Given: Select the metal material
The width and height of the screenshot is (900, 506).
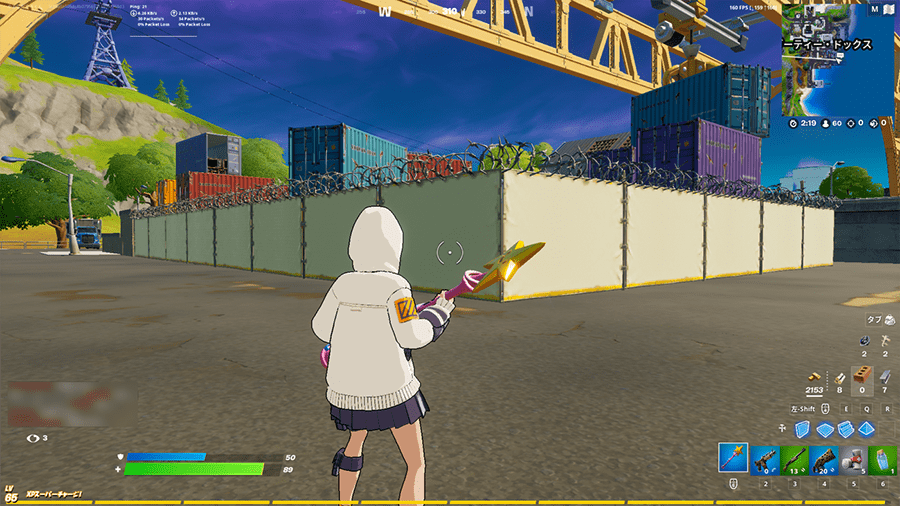Looking at the screenshot, I should click(x=884, y=377).
